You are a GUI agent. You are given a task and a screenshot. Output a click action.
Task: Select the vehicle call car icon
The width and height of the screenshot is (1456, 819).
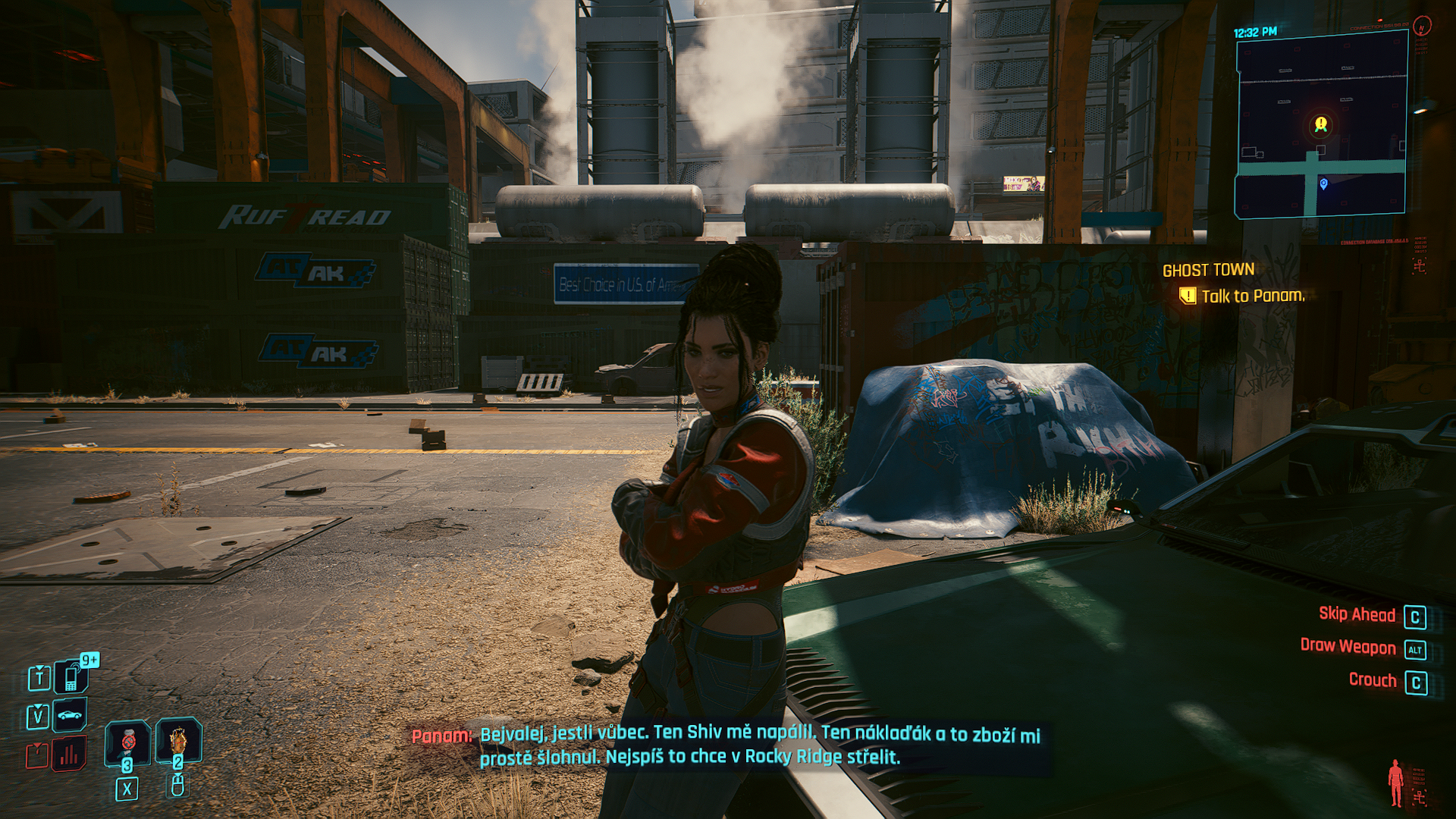pyautogui.click(x=70, y=714)
